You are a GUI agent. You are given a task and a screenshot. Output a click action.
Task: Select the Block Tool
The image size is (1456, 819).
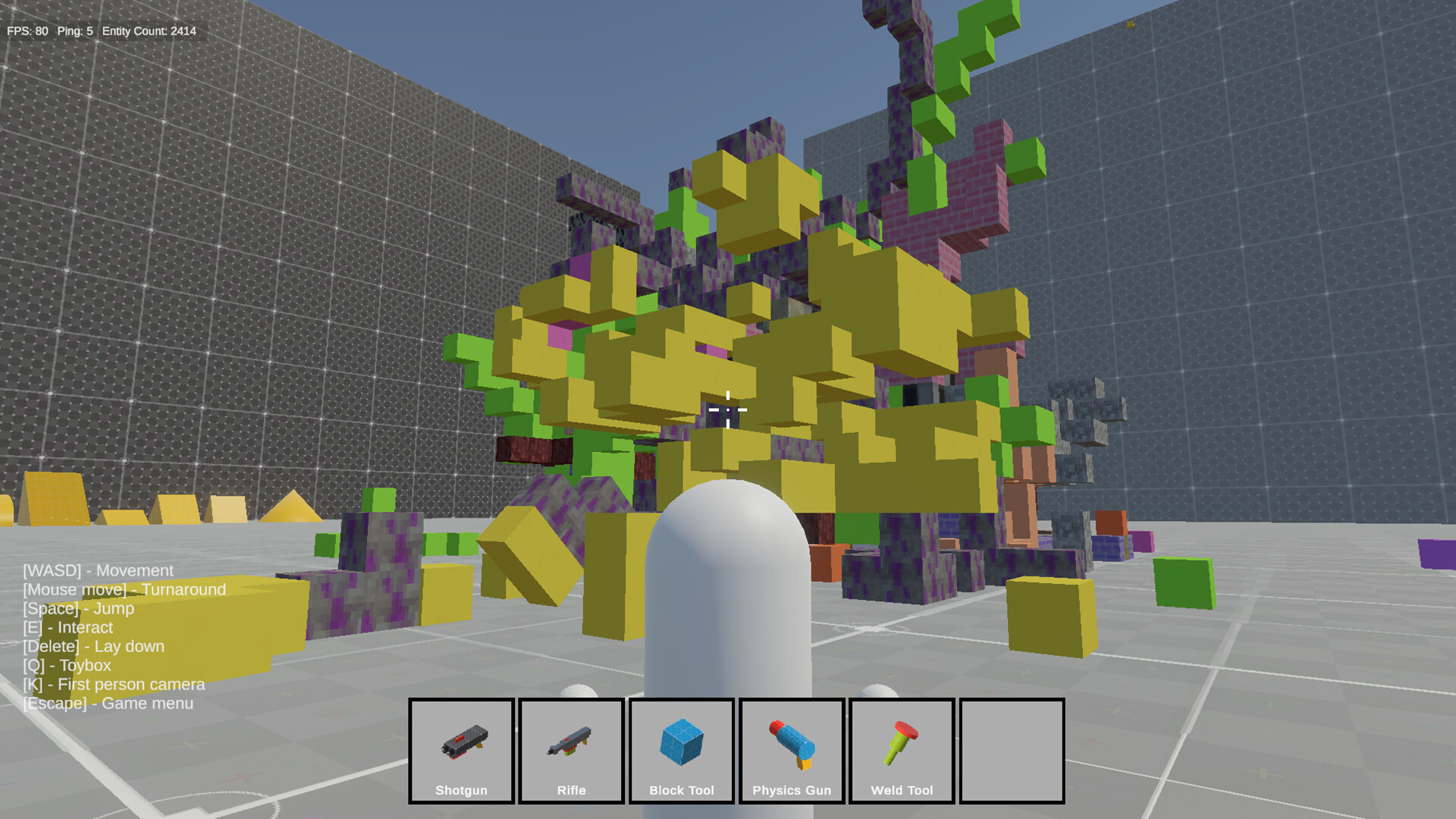tap(681, 751)
